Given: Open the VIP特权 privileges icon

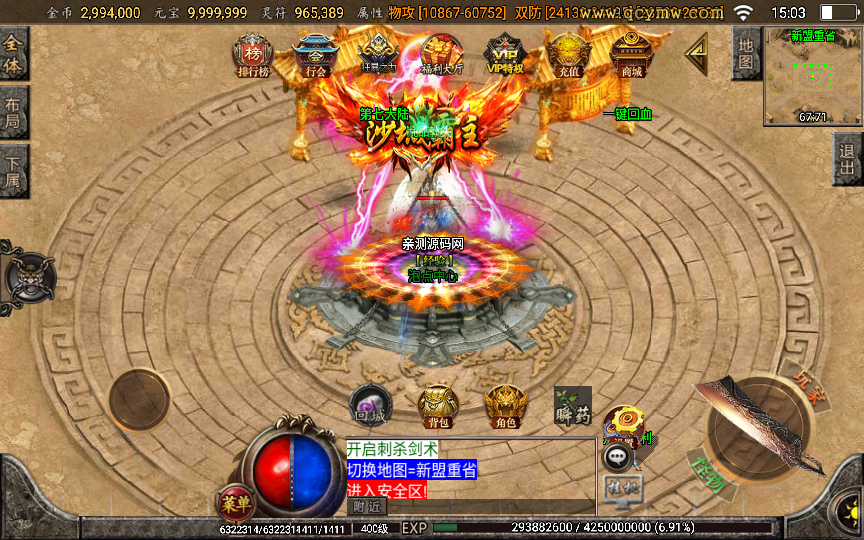Looking at the screenshot, I should tap(504, 54).
